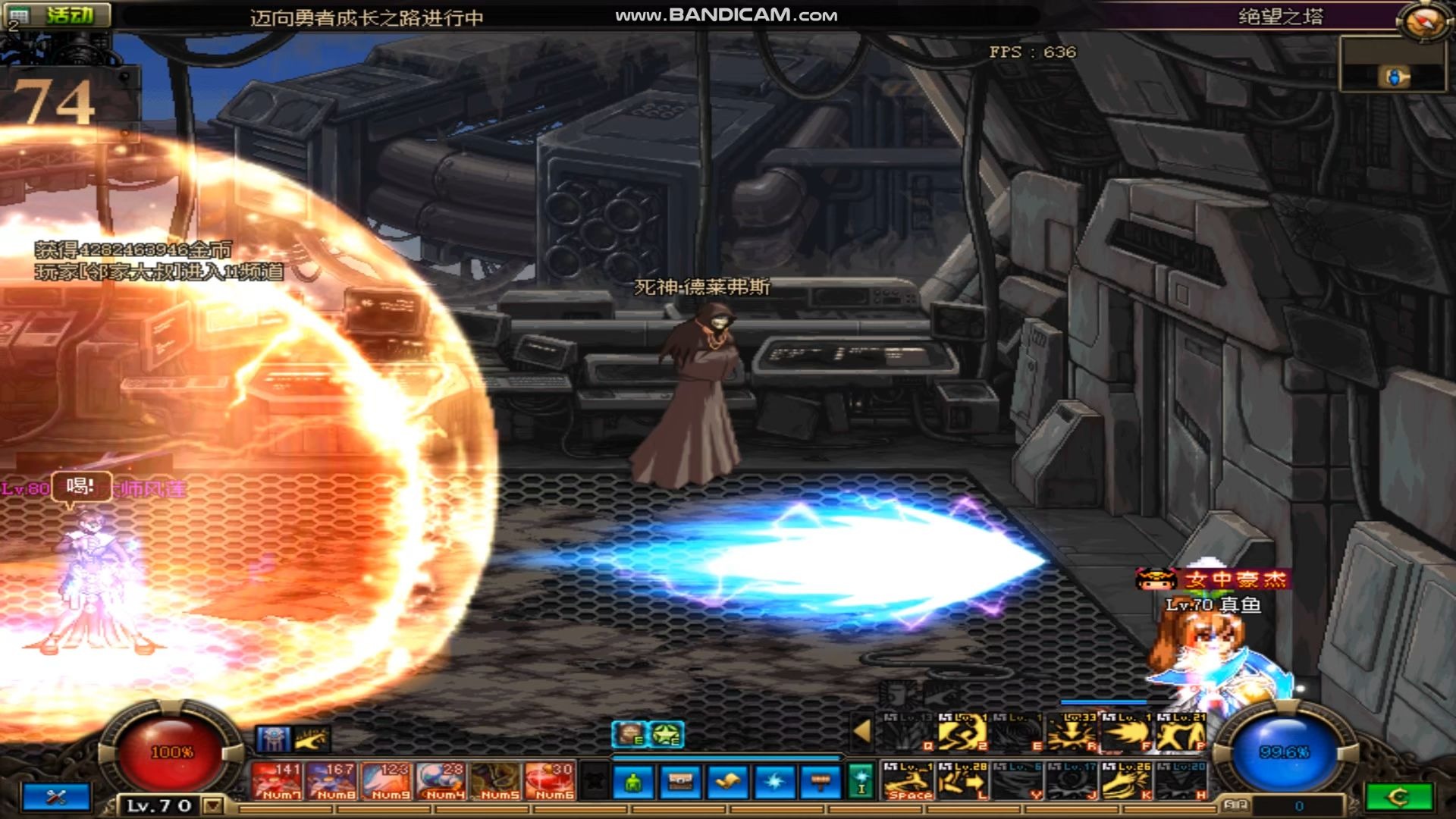
Task: Click the green crescent button
Action: coord(1398,797)
